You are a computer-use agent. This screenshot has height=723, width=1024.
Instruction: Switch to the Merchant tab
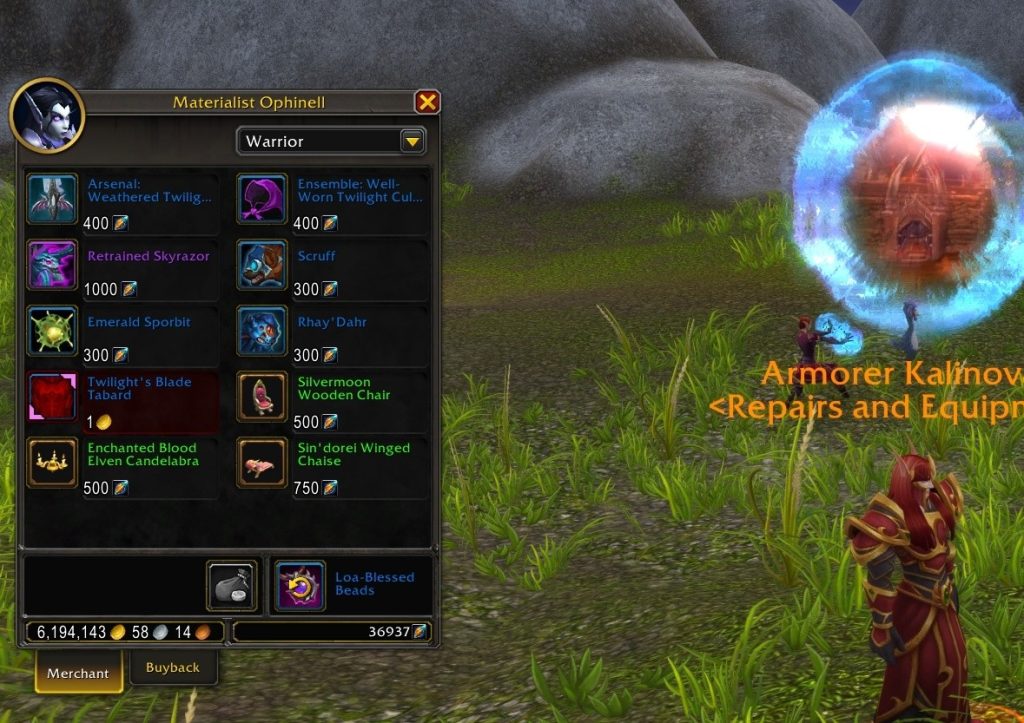click(x=78, y=673)
